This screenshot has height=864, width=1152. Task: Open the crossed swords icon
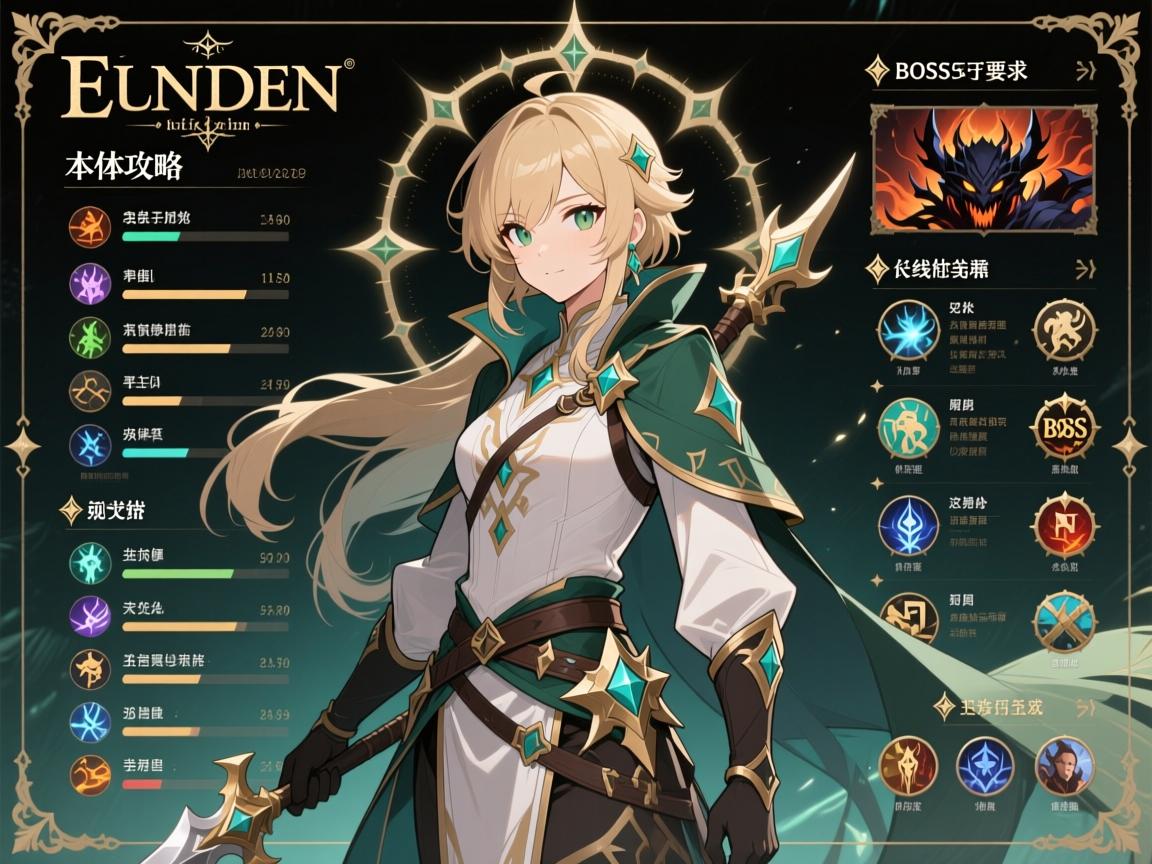[x=1064, y=621]
